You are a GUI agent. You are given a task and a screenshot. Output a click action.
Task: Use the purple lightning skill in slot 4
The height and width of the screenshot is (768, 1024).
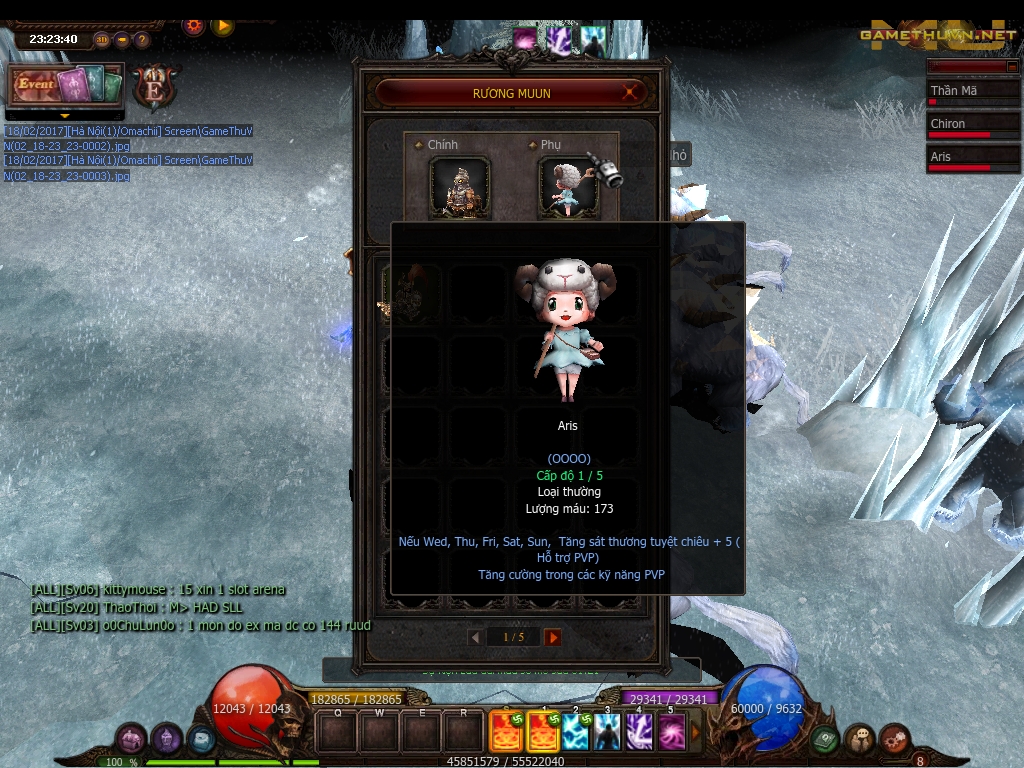[639, 732]
